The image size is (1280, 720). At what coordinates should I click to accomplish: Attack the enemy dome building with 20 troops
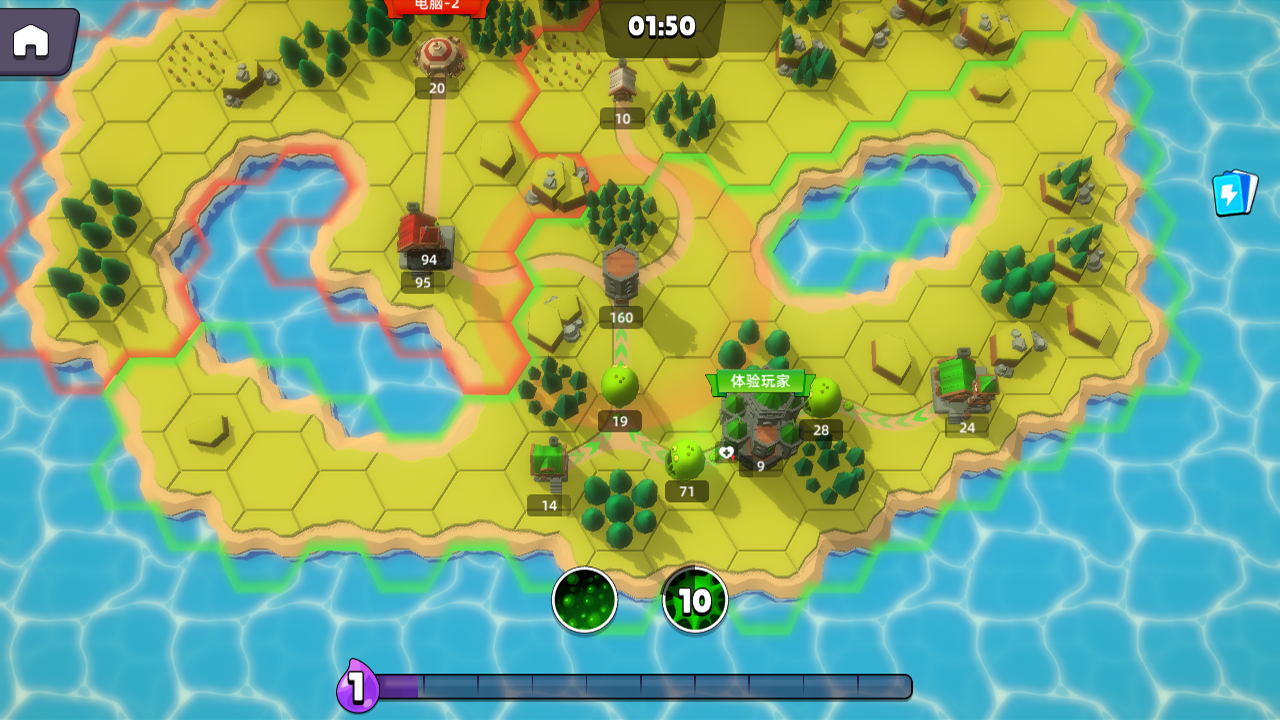pos(438,56)
